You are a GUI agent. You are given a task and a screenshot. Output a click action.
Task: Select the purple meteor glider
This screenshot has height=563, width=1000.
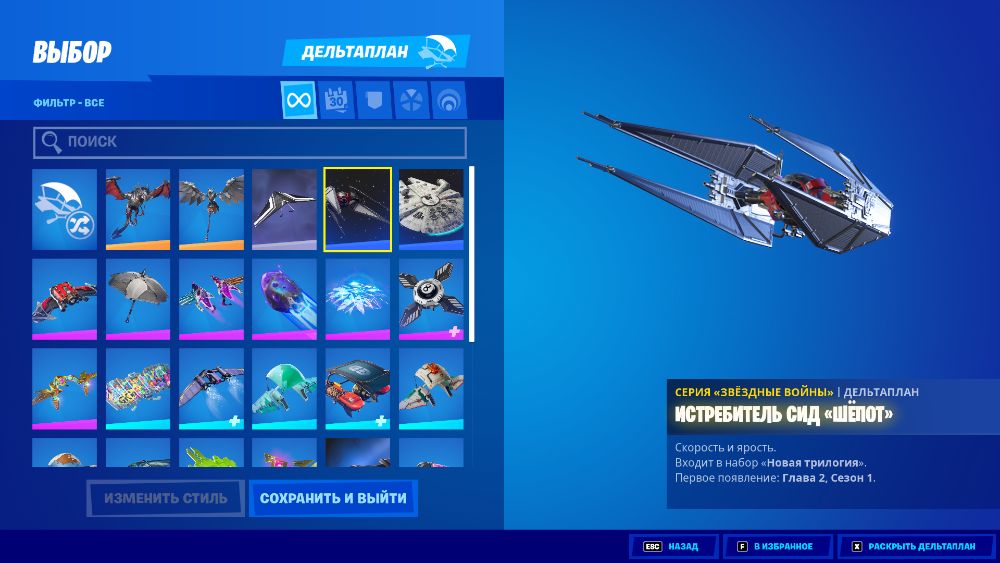point(284,299)
